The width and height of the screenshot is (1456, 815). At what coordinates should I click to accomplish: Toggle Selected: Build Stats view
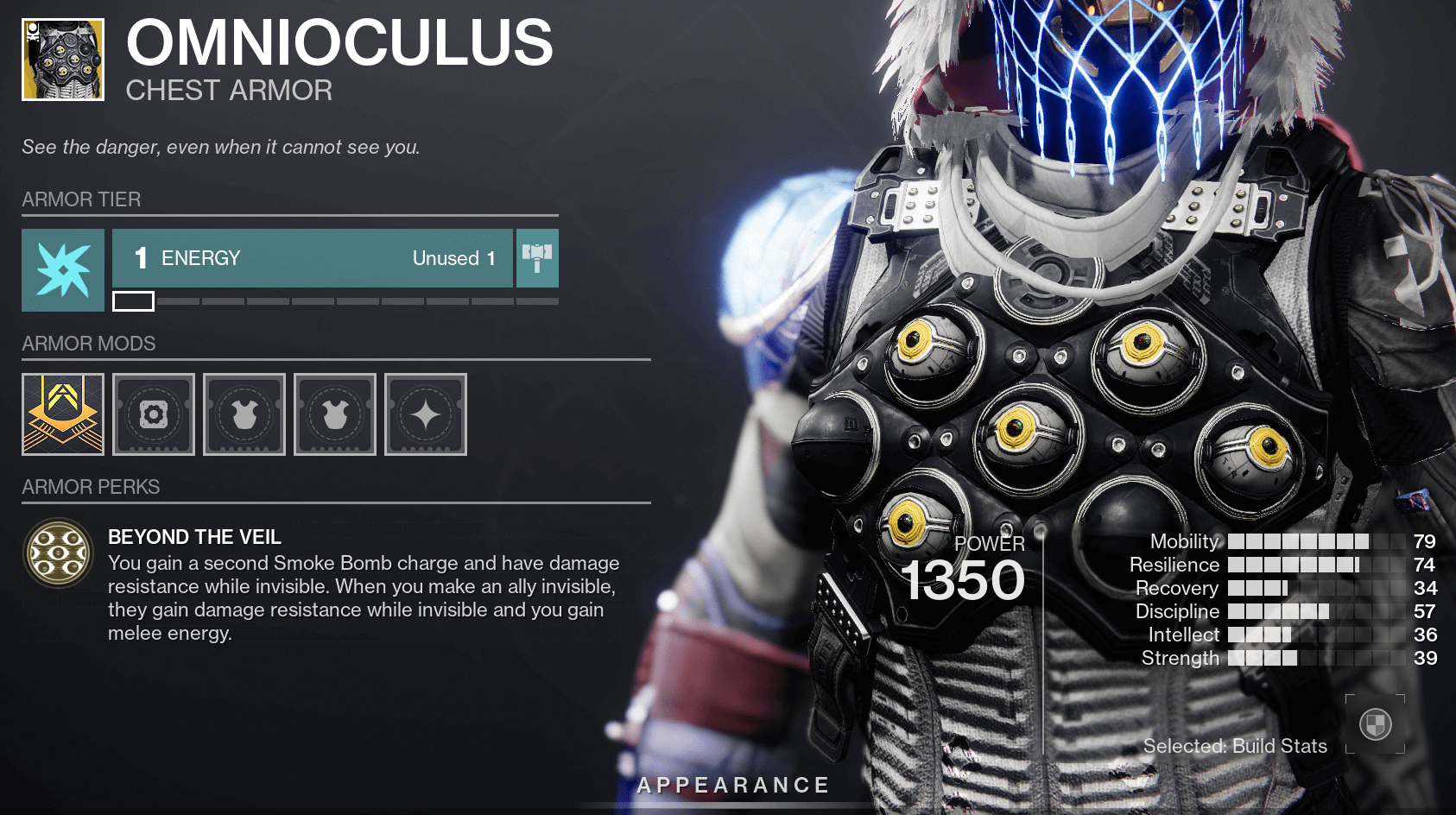point(1234,746)
